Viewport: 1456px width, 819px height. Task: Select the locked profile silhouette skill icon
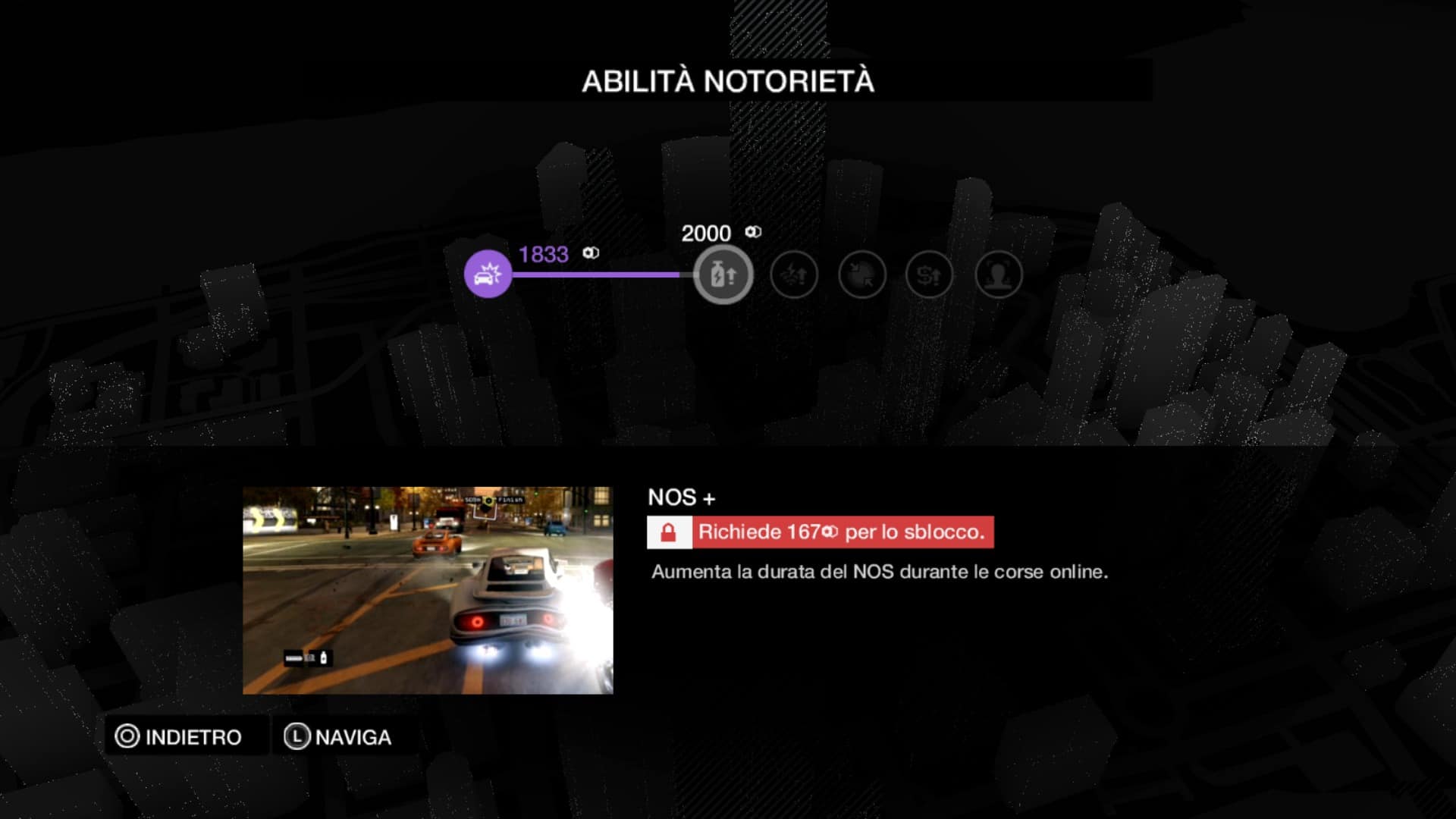pyautogui.click(x=999, y=275)
